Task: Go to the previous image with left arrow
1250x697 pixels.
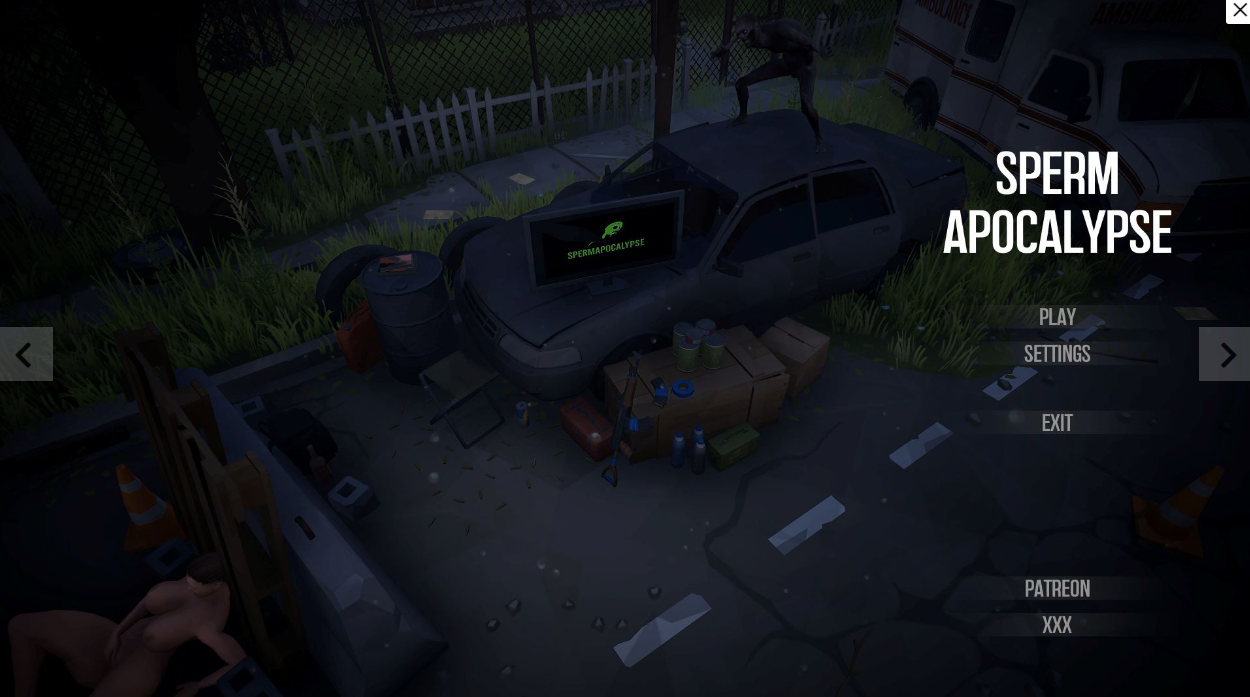Action: coord(25,354)
